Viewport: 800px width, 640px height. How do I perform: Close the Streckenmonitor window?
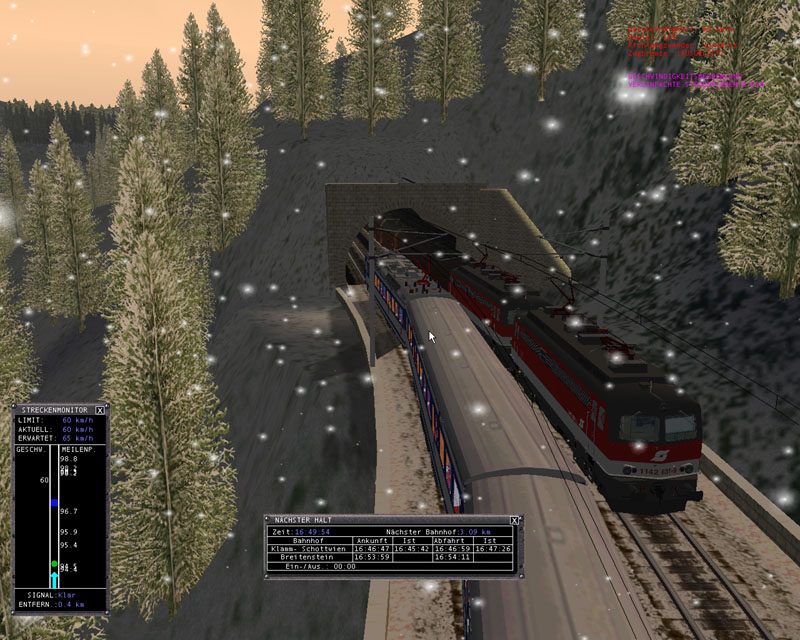[101, 410]
